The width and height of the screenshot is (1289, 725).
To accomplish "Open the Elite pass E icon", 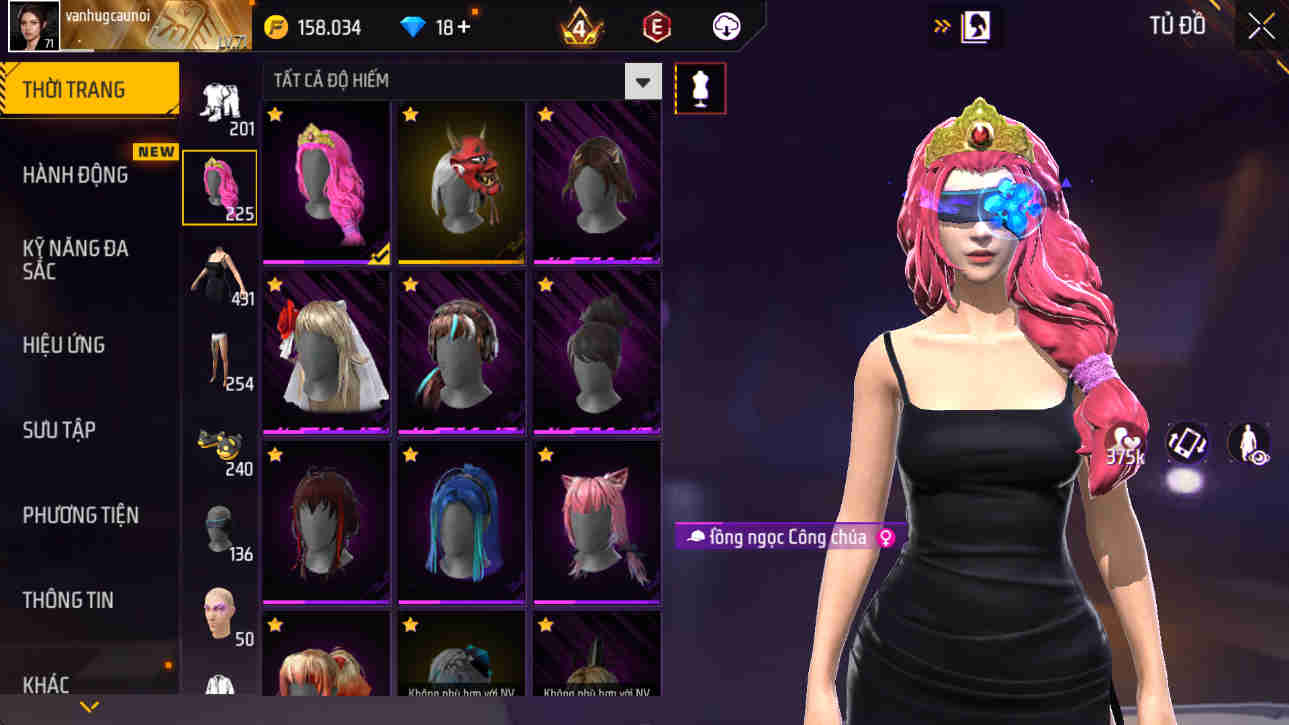I will (x=659, y=26).
